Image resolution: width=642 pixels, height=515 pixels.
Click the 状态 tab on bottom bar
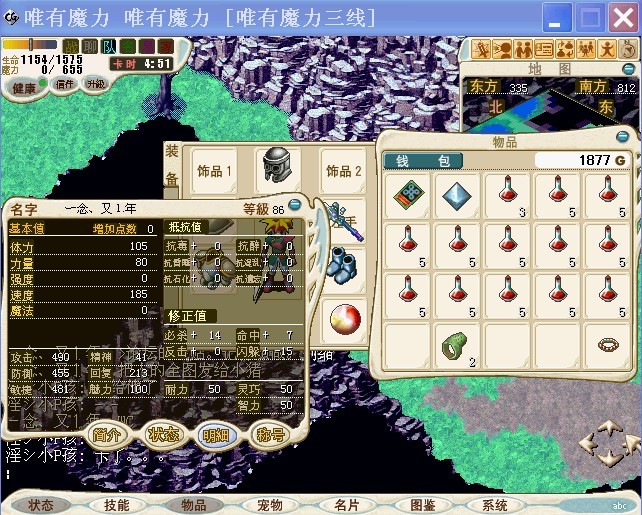41,505
